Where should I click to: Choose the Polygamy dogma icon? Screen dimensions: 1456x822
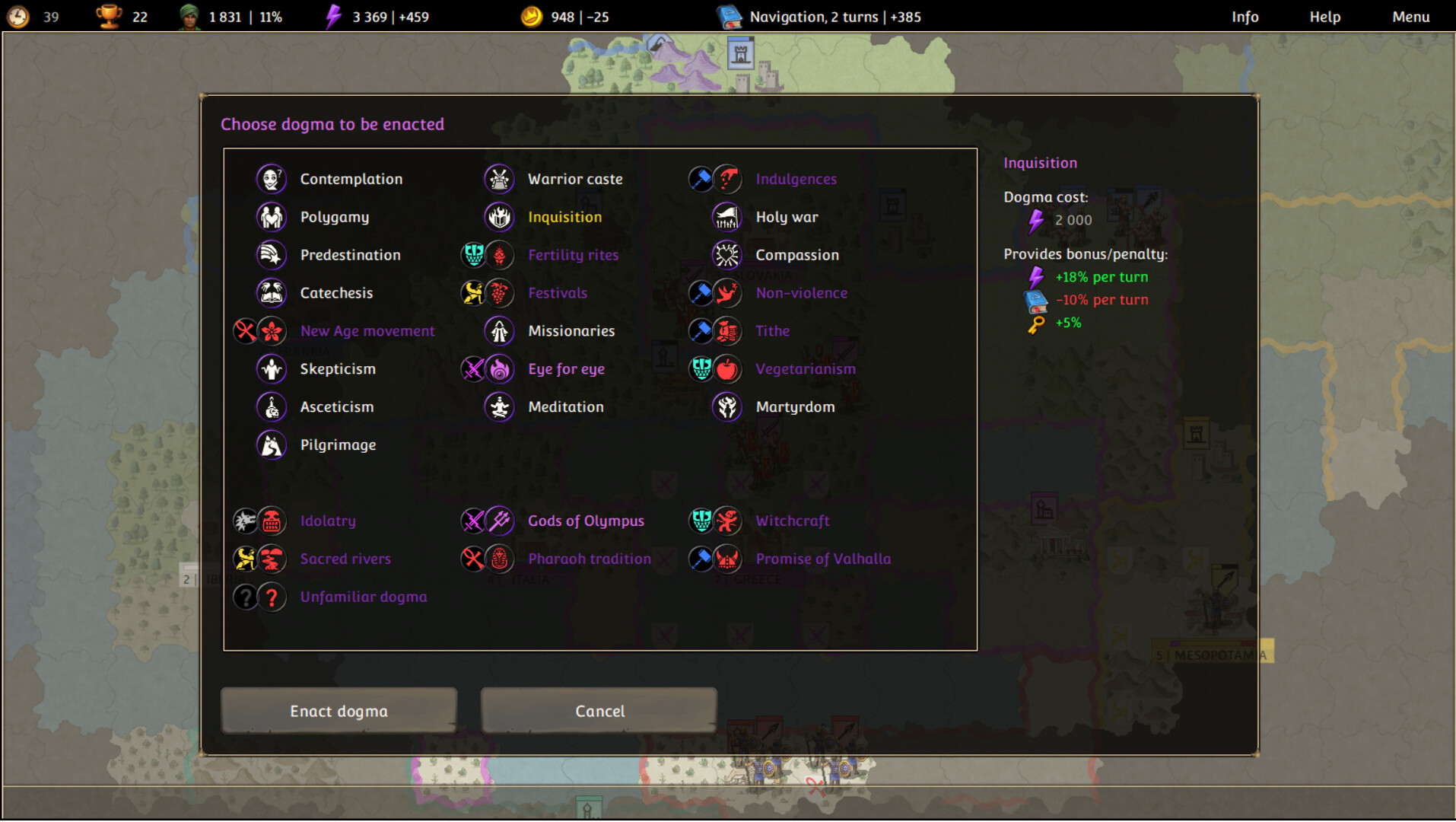[271, 217]
